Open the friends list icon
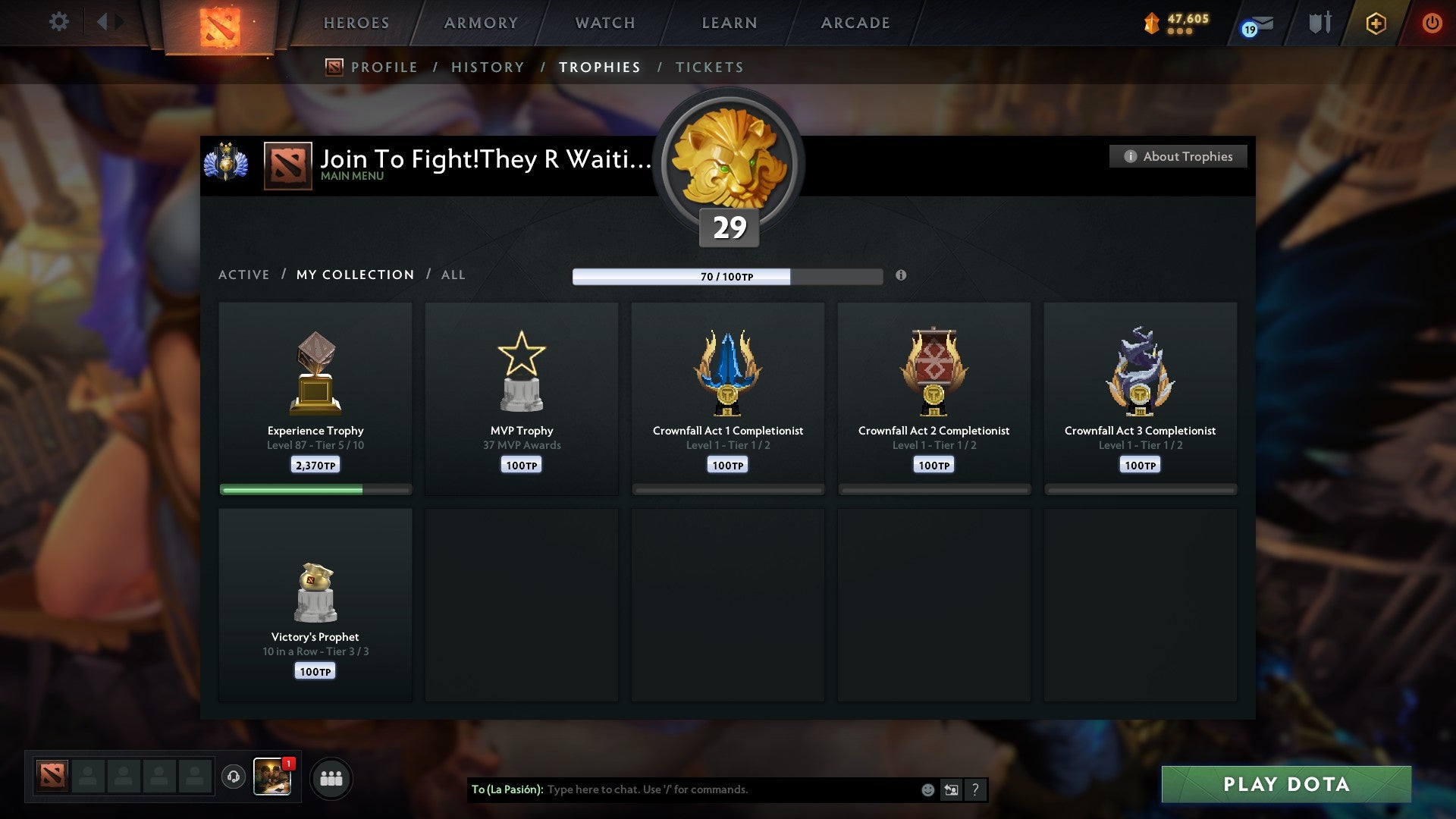 pyautogui.click(x=331, y=777)
